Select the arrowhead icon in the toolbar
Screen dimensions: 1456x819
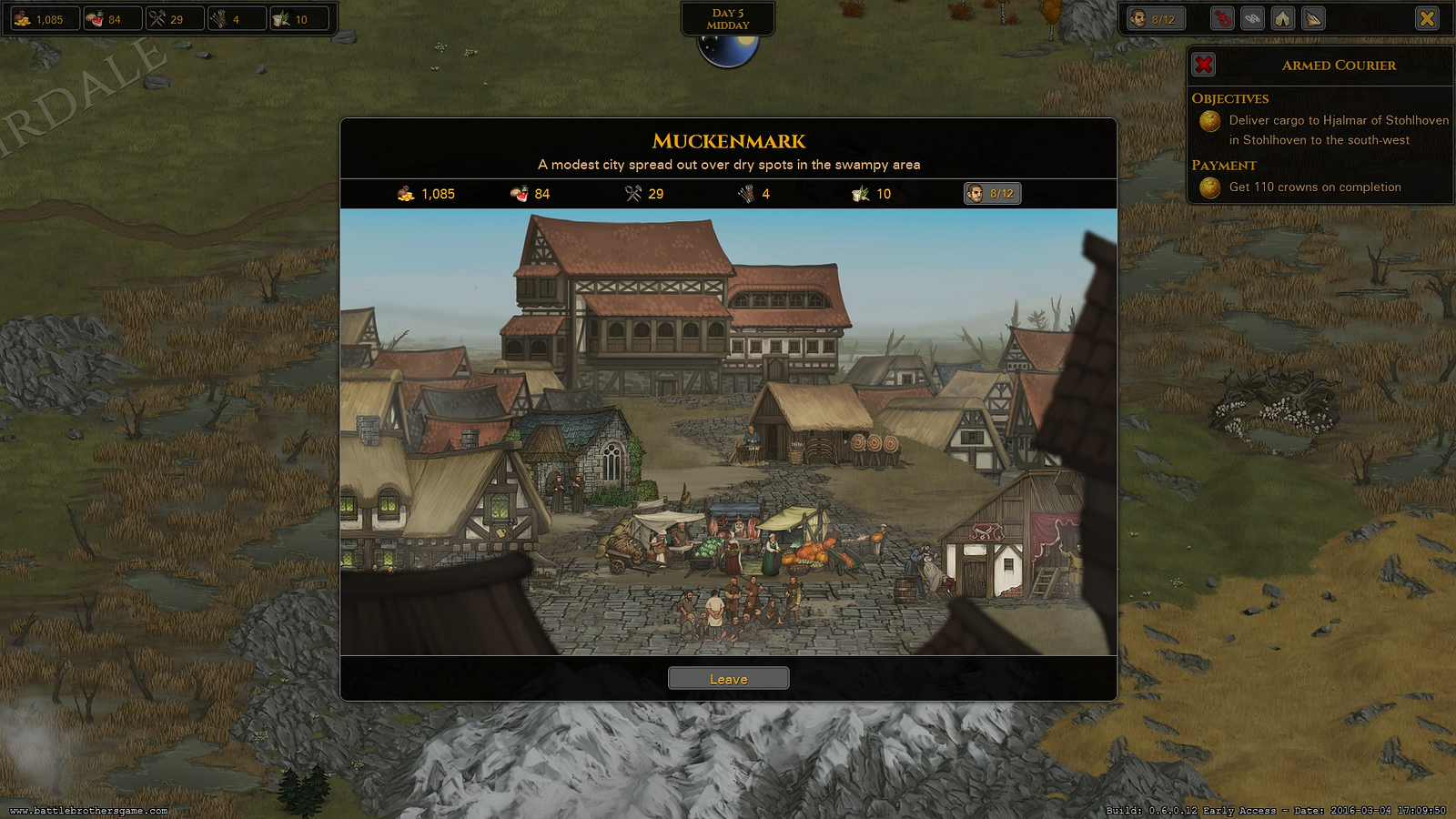click(x=1313, y=19)
